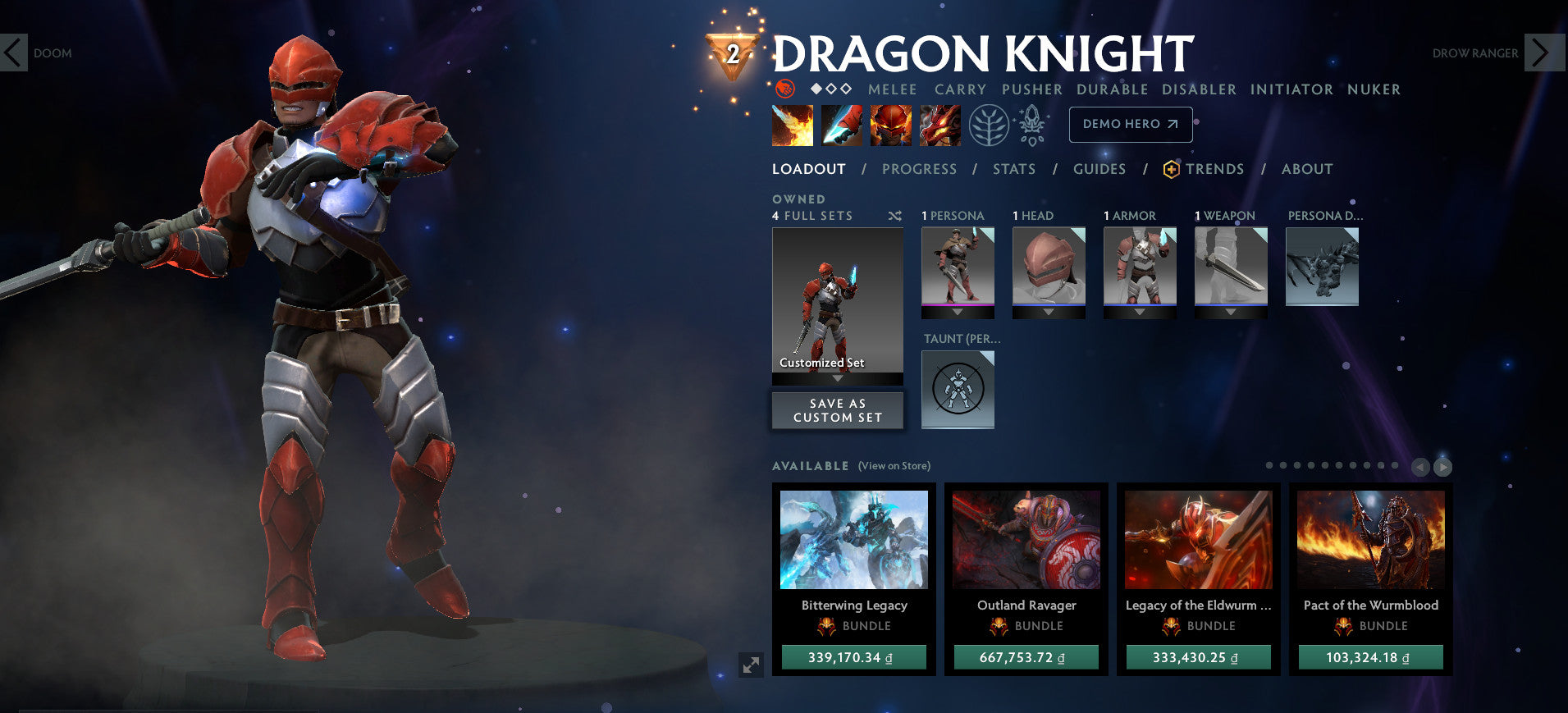Click SAVE AS CUSTOM SET
The height and width of the screenshot is (713, 1568).
click(836, 410)
